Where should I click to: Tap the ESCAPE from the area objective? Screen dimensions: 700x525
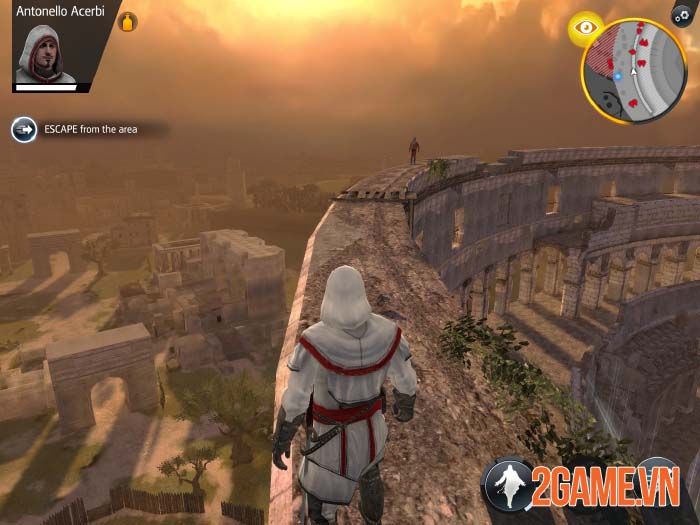point(76,129)
